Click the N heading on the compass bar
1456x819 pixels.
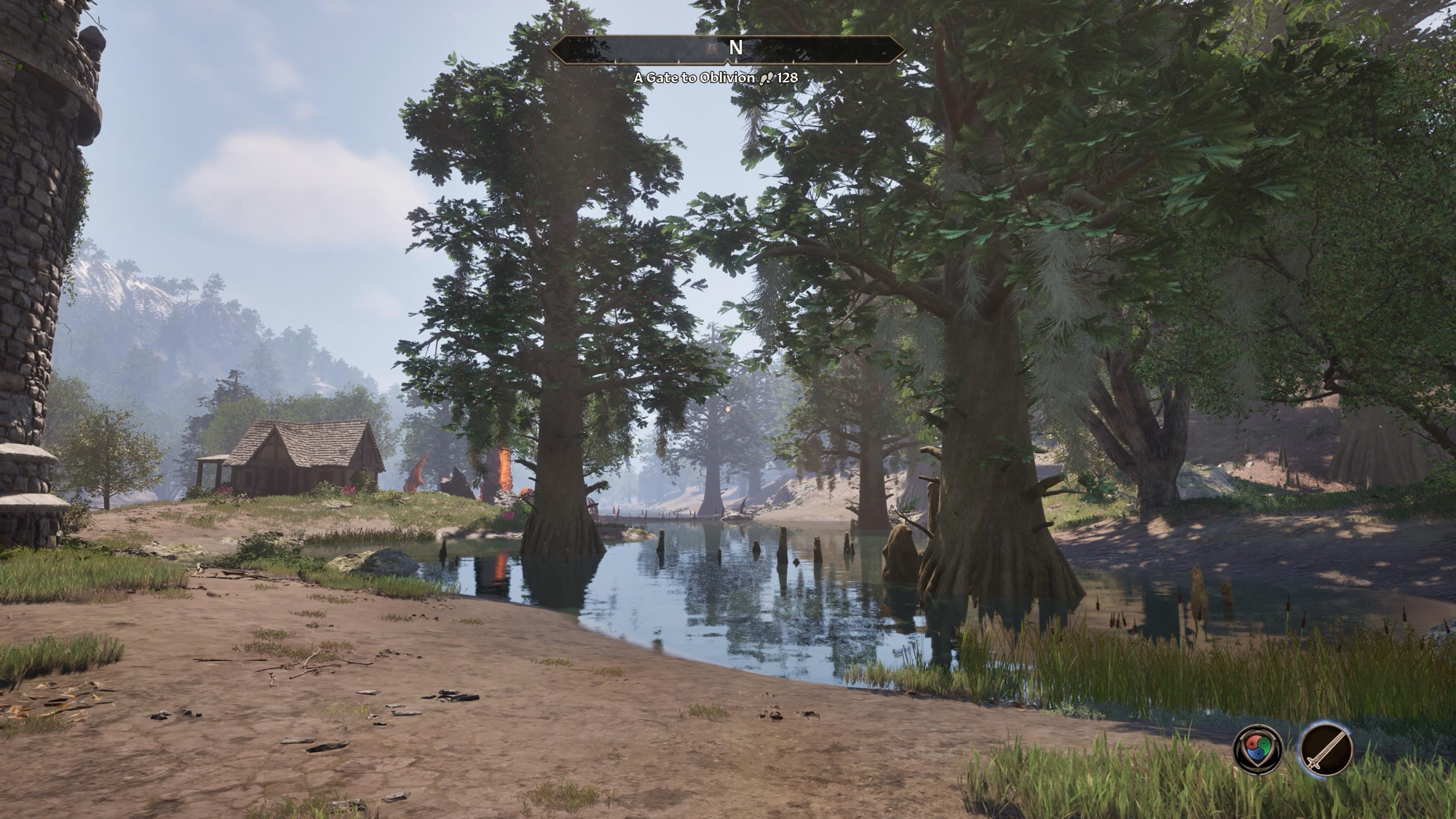[x=736, y=48]
